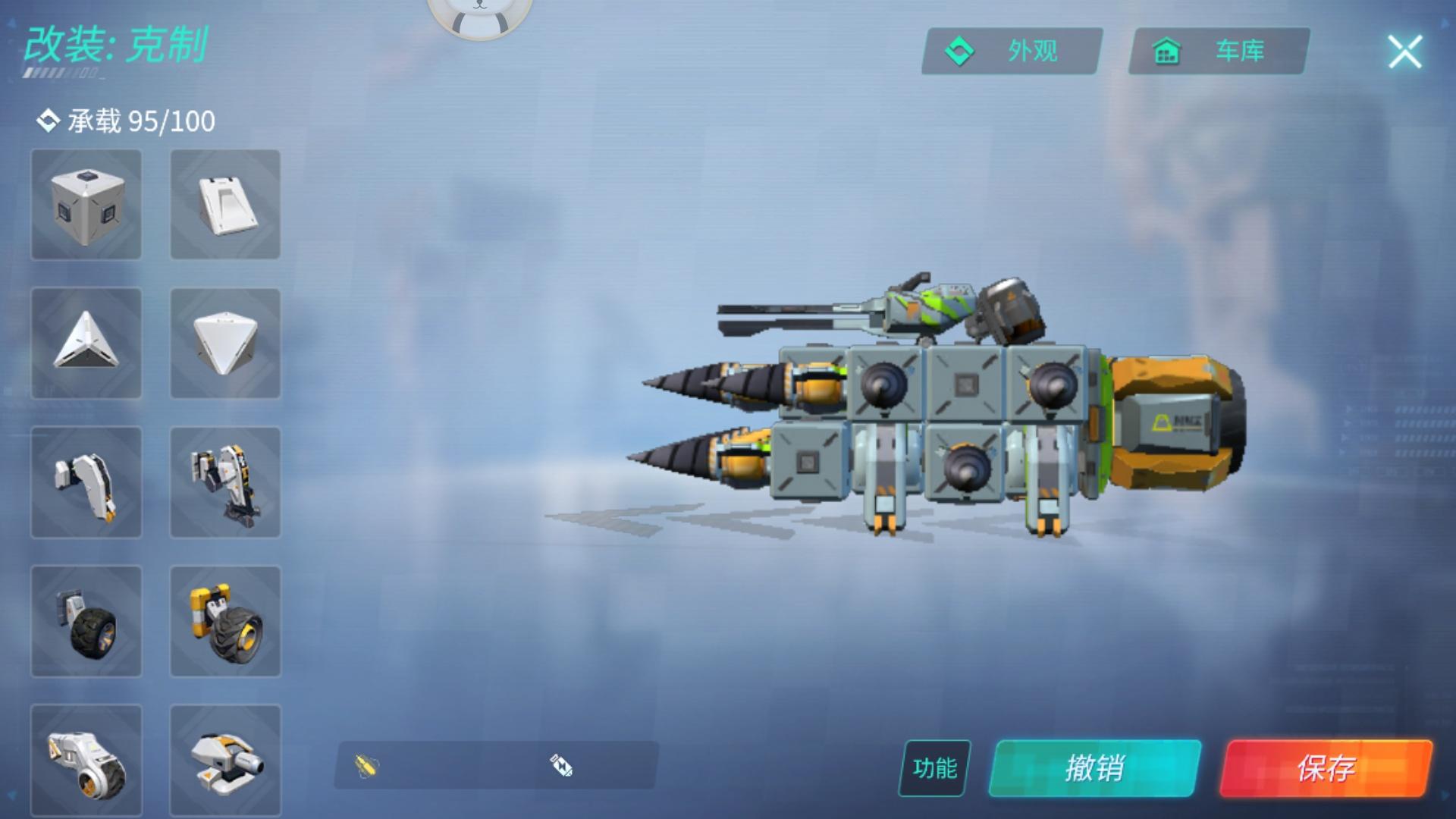
Task: Select the white mechanical claw component
Action: tap(86, 483)
